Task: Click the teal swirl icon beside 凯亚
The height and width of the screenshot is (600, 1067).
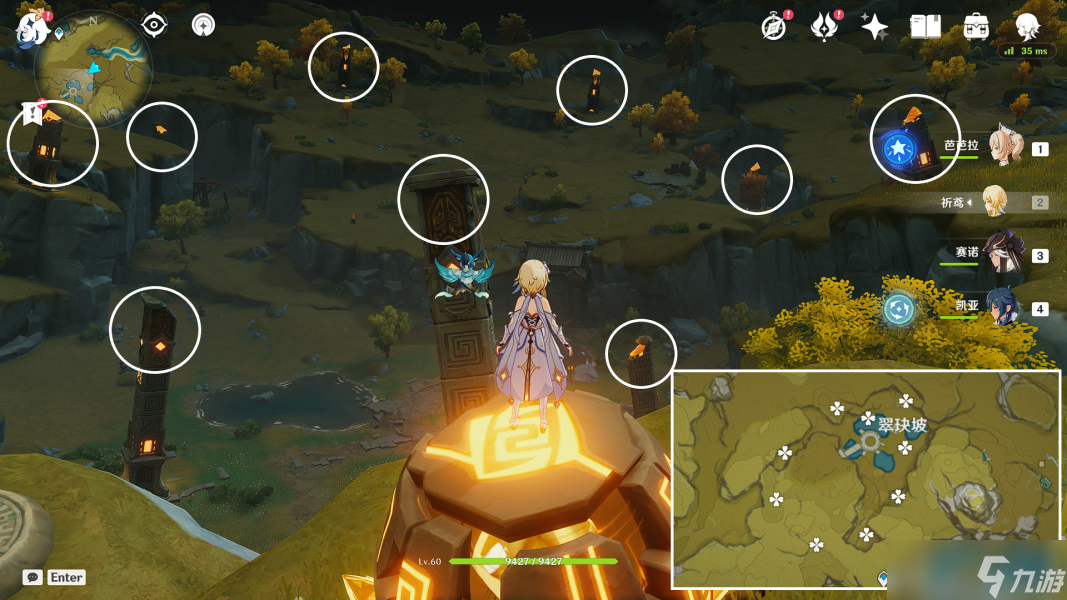Action: click(898, 309)
